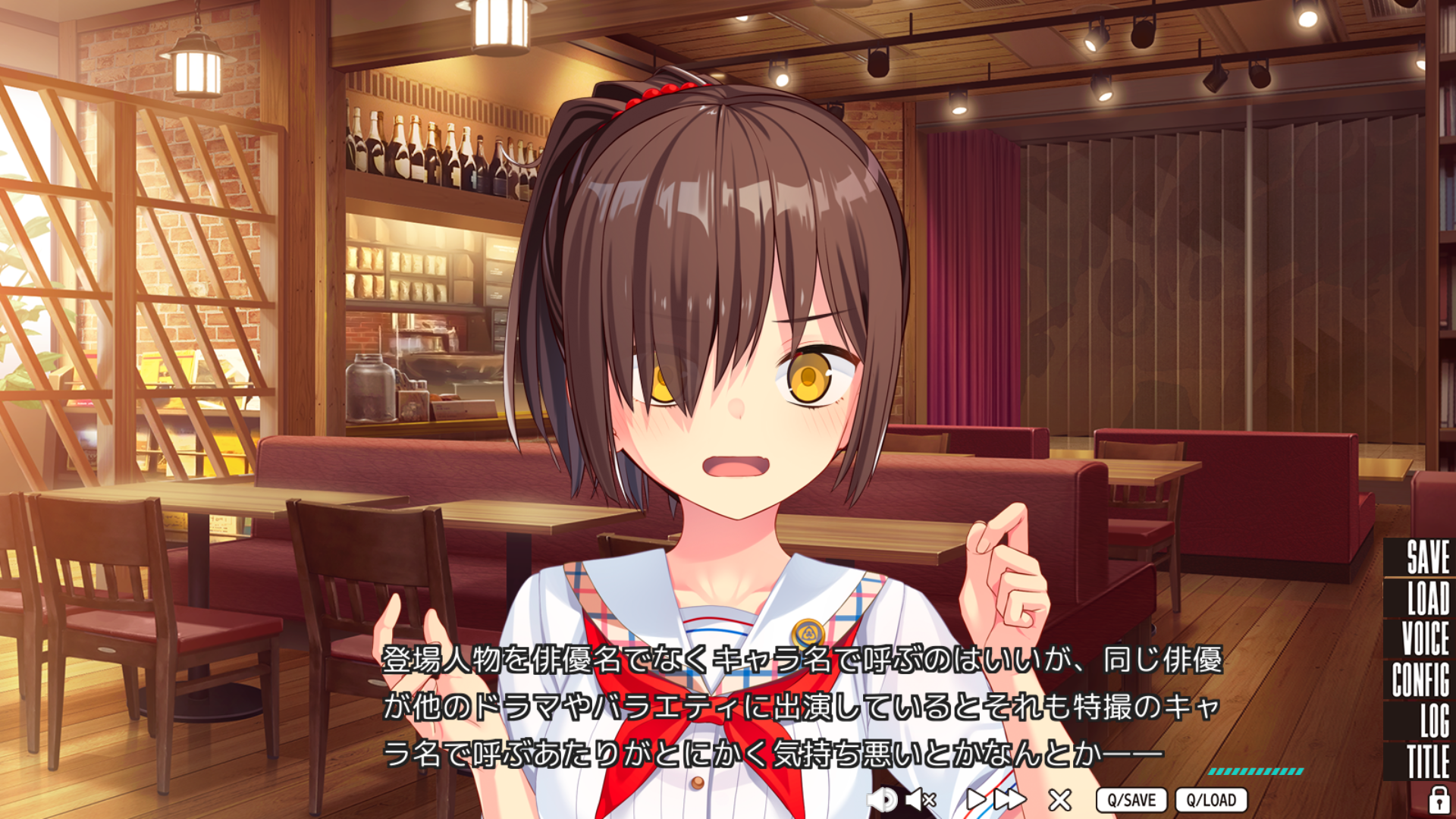Viewport: 1456px width, 819px height.
Task: Enable auto-play with the single arrow
Action: [975, 799]
